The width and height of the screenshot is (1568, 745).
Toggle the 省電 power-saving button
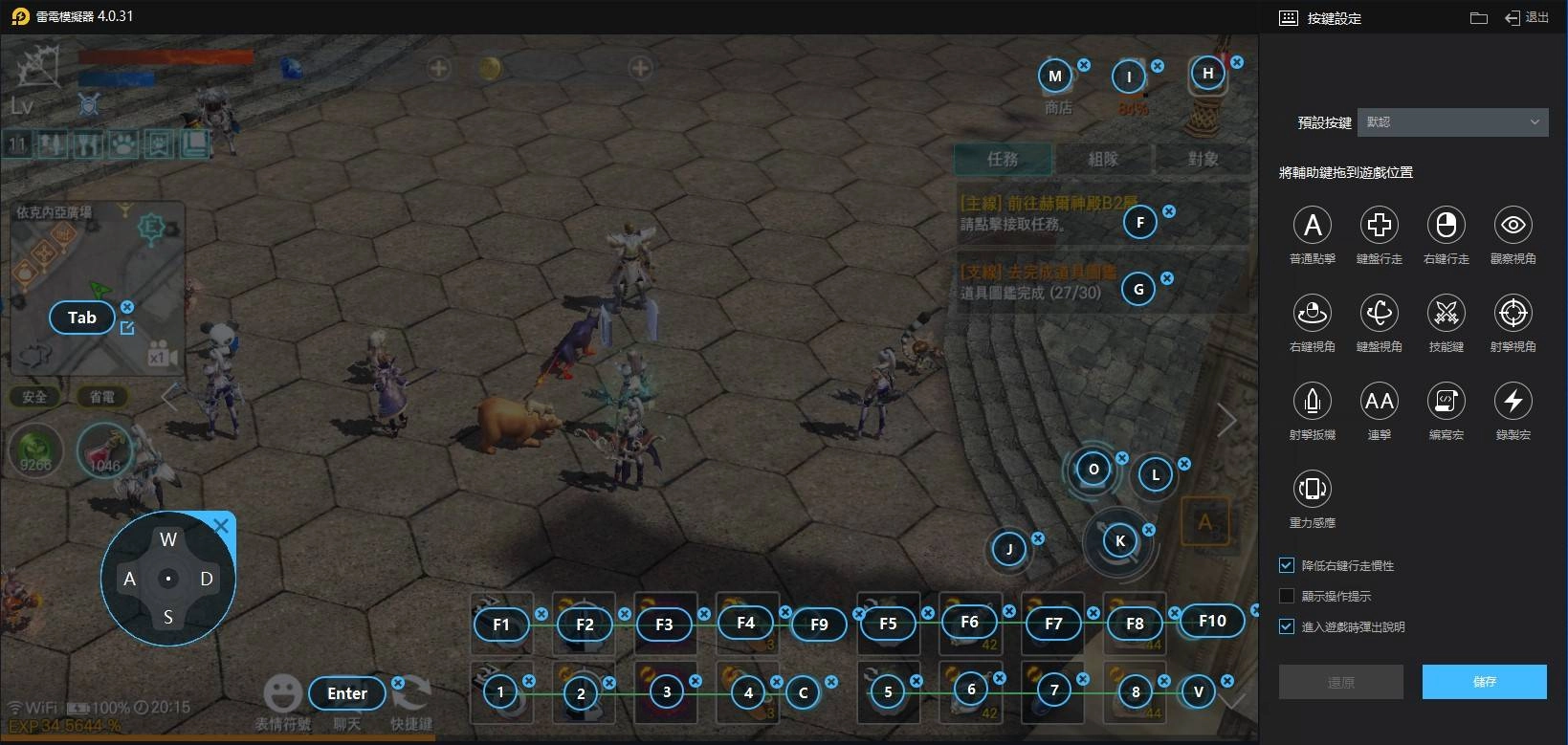click(x=101, y=396)
